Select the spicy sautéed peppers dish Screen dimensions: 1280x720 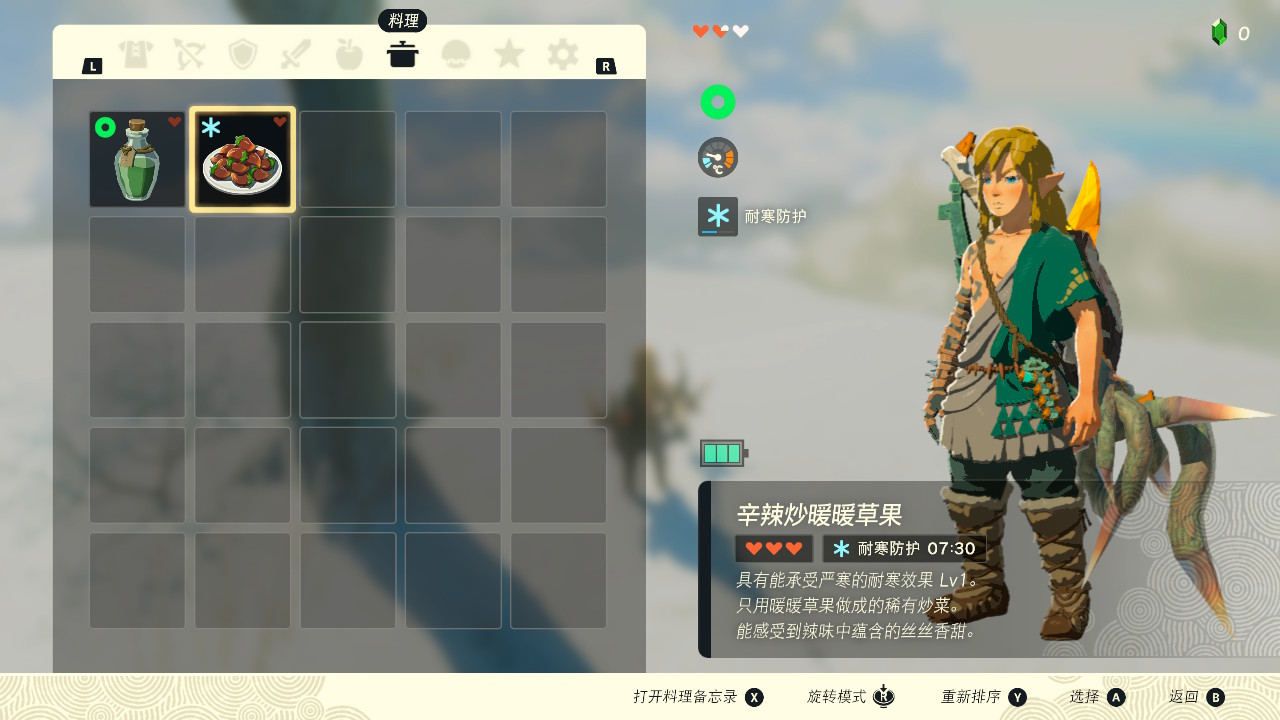(x=243, y=159)
